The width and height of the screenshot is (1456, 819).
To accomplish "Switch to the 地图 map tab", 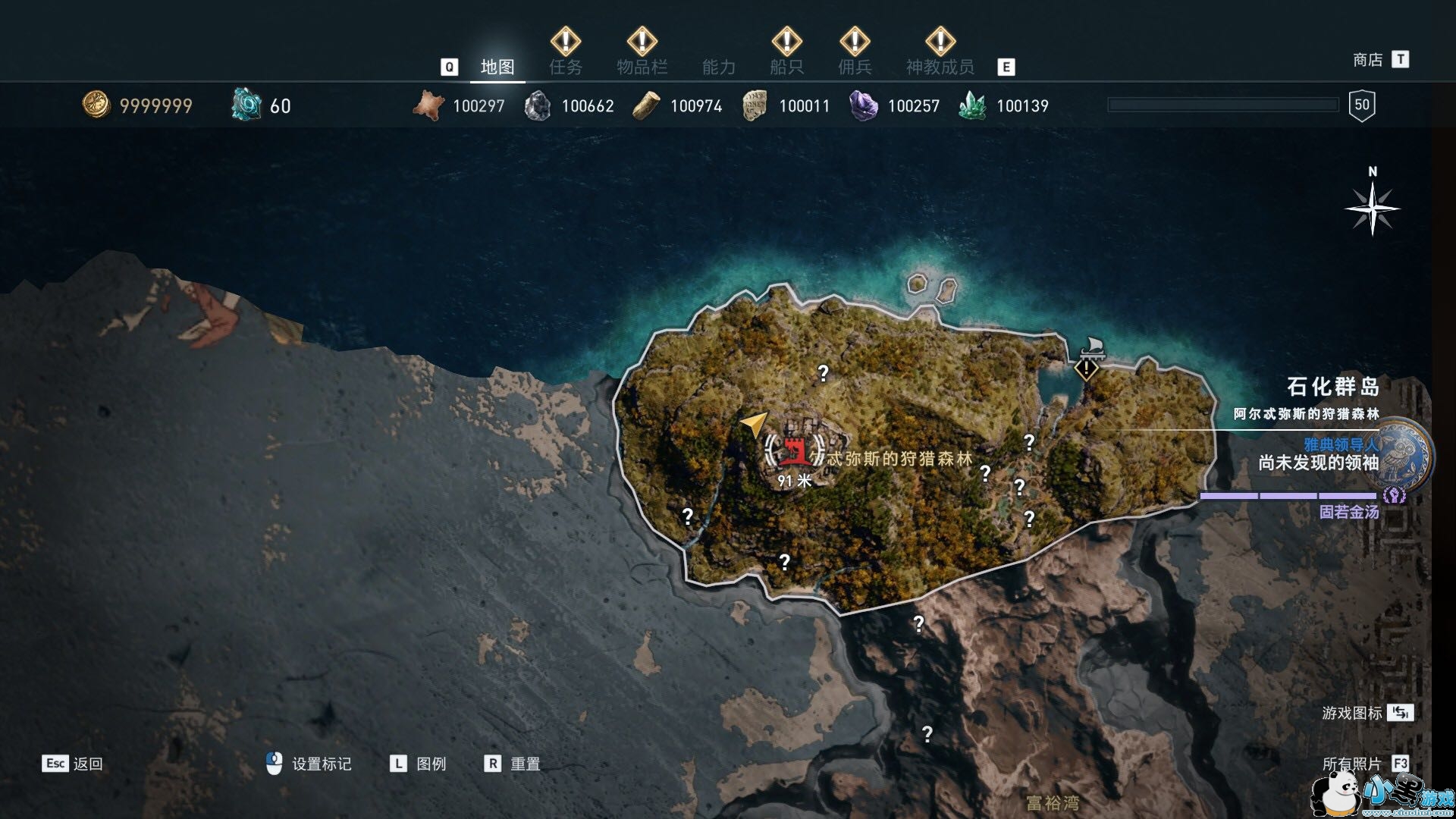I will point(497,67).
